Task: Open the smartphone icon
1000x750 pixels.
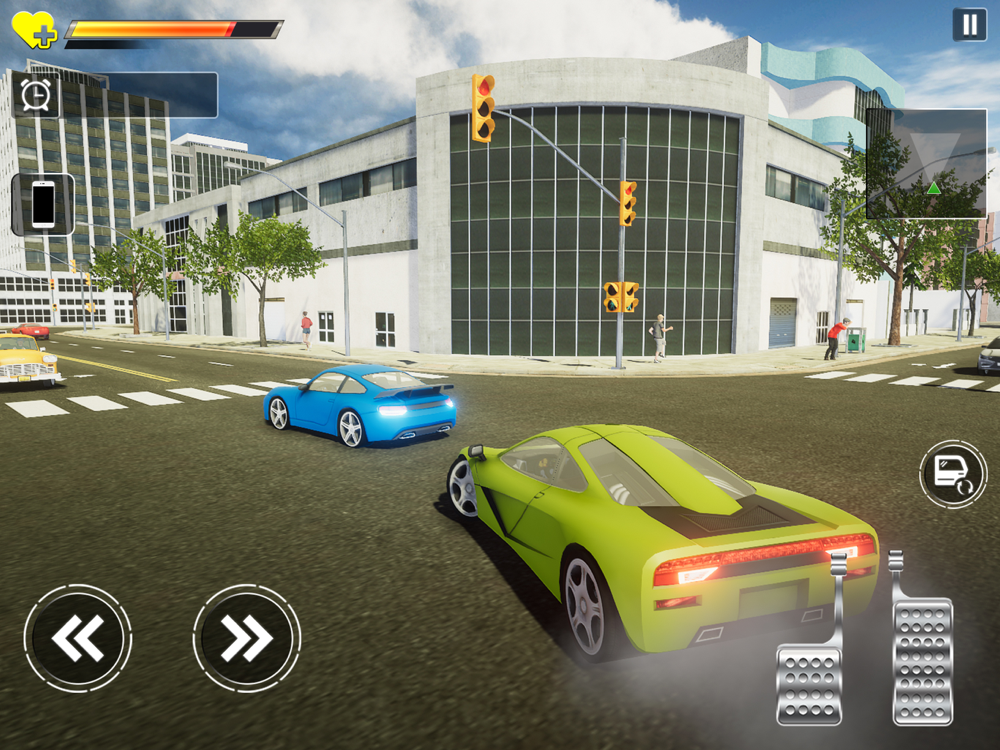Action: (x=43, y=204)
